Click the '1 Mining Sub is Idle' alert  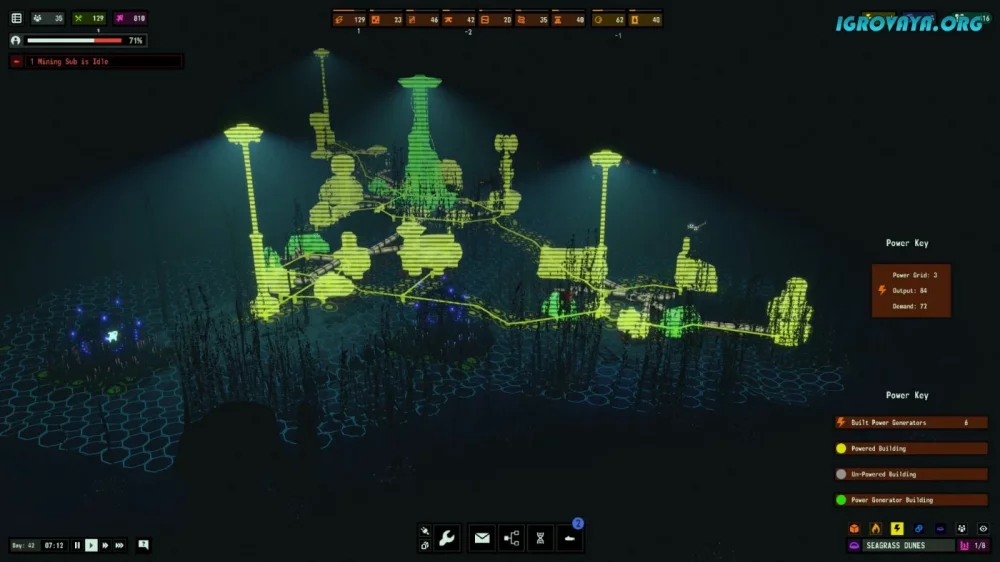click(x=96, y=62)
